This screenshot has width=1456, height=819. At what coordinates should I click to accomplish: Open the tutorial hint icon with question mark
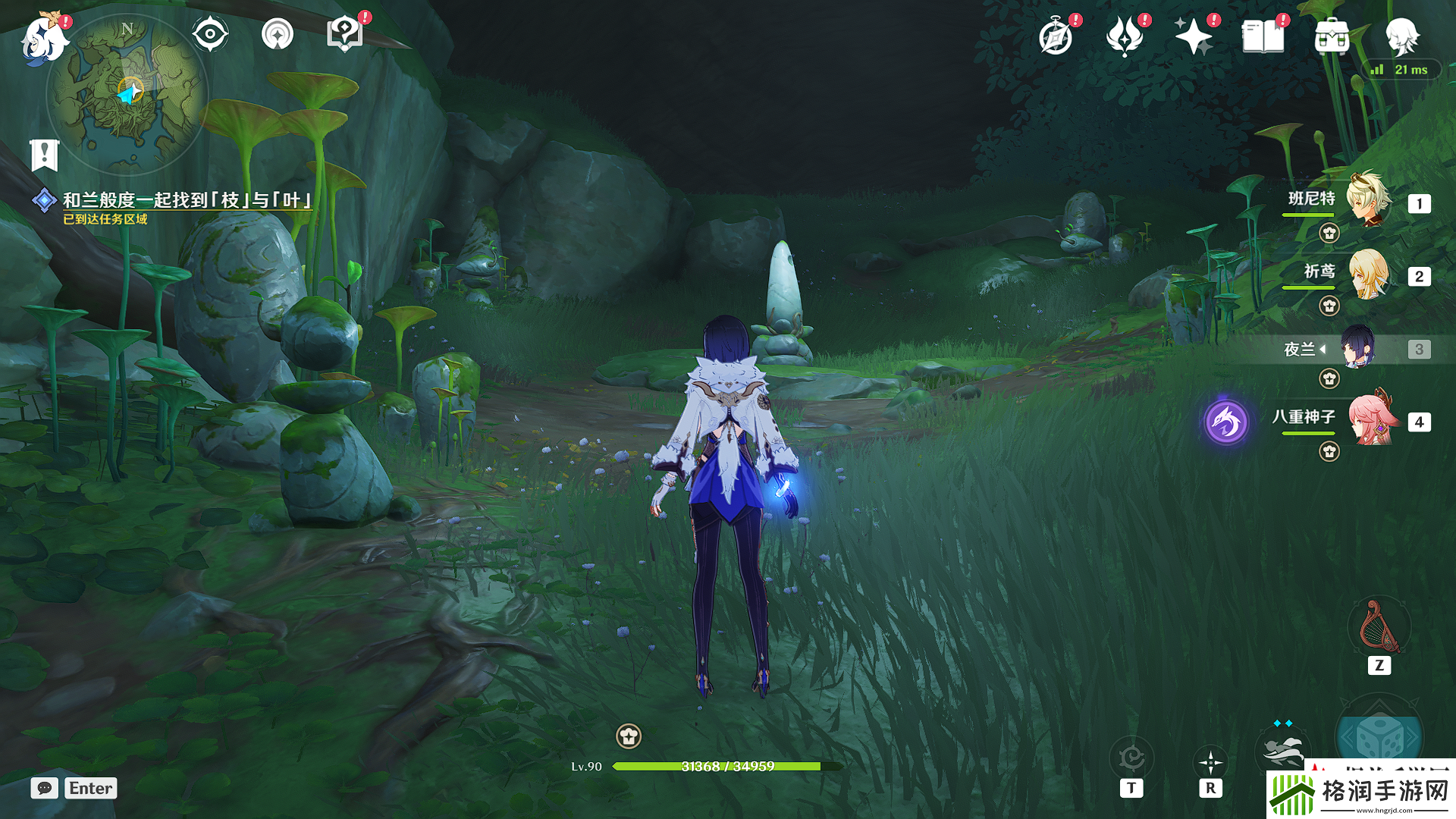(x=345, y=34)
